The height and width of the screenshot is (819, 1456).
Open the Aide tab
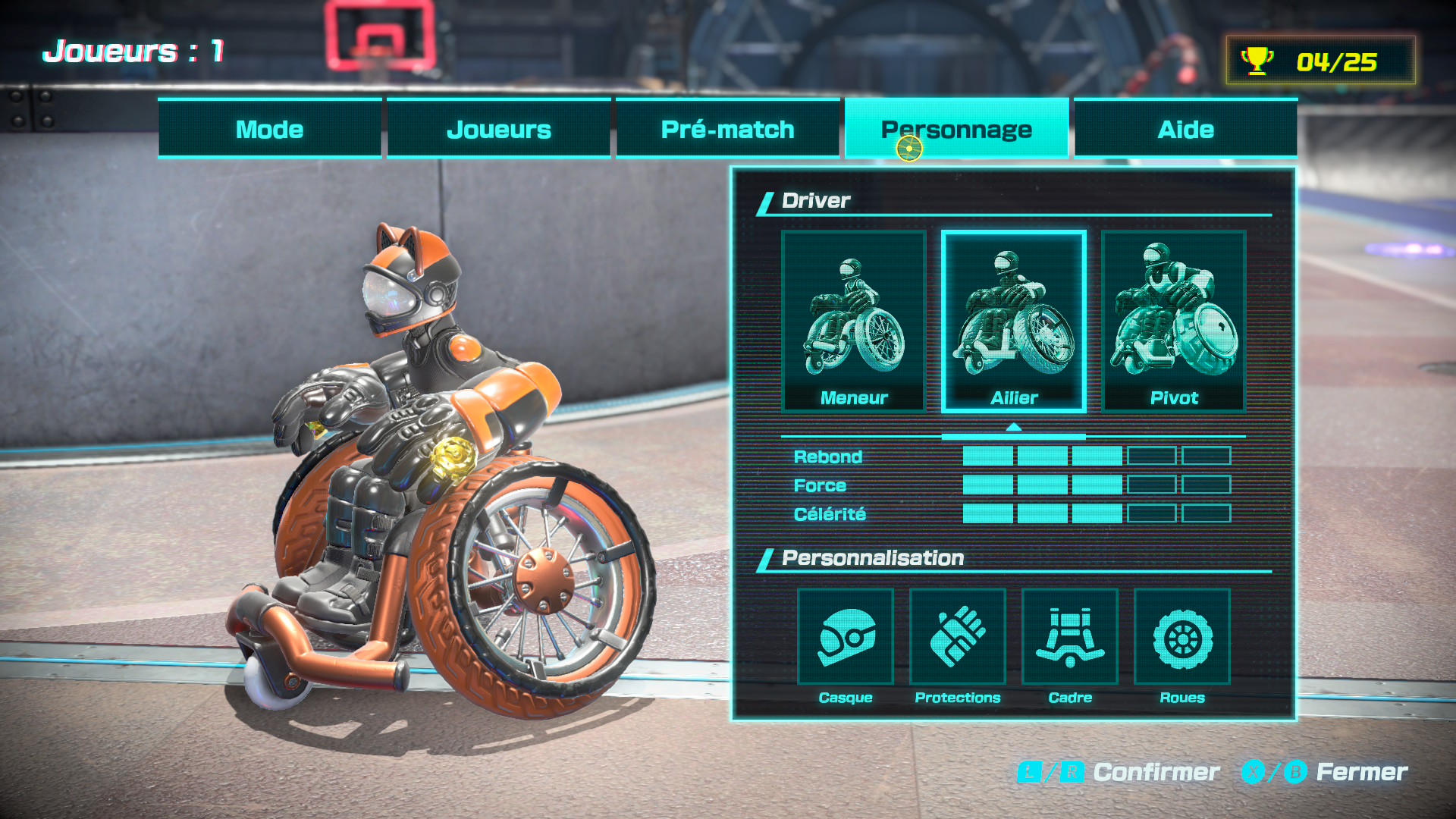pyautogui.click(x=1185, y=129)
